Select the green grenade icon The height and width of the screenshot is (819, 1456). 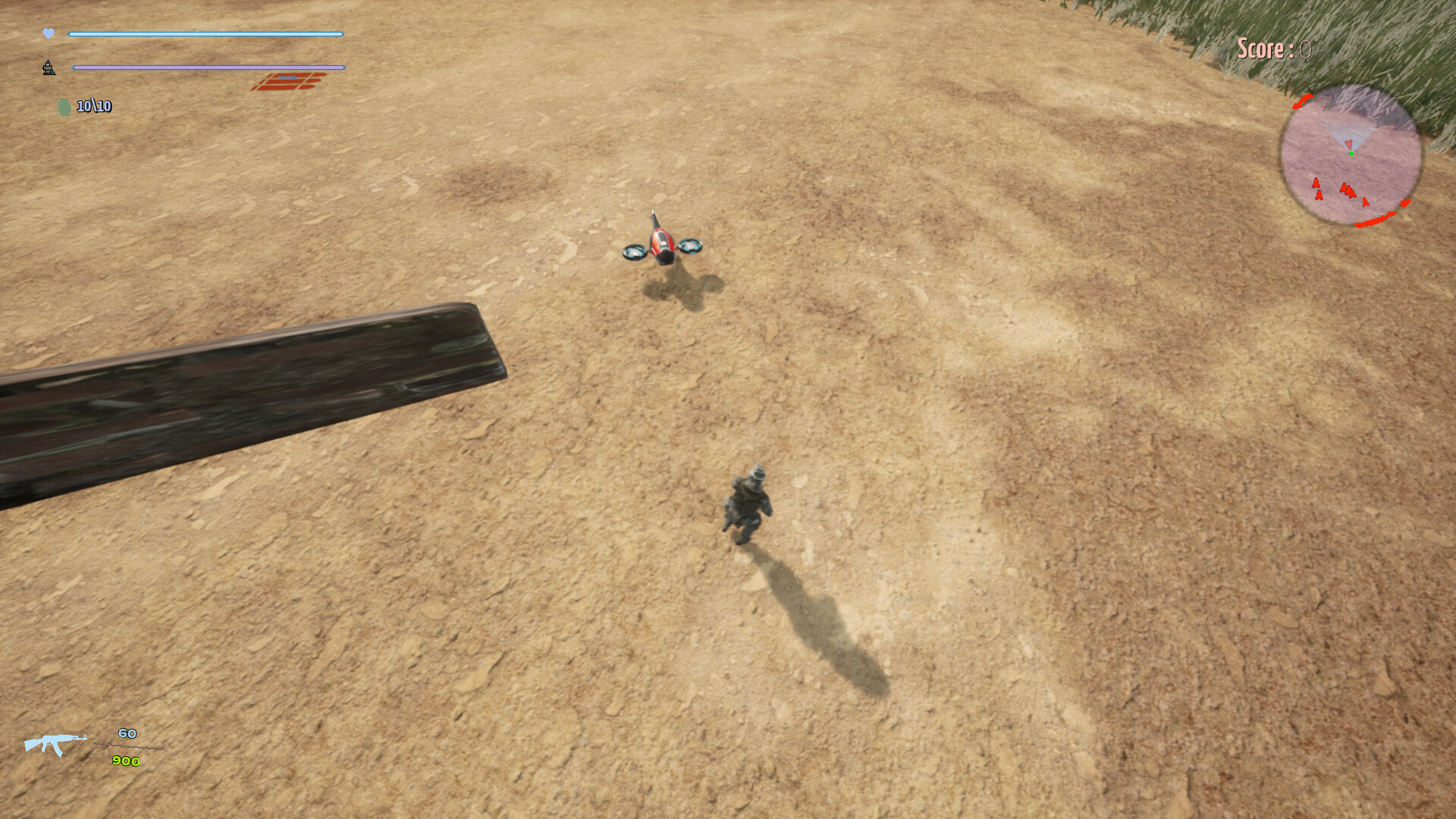63,106
